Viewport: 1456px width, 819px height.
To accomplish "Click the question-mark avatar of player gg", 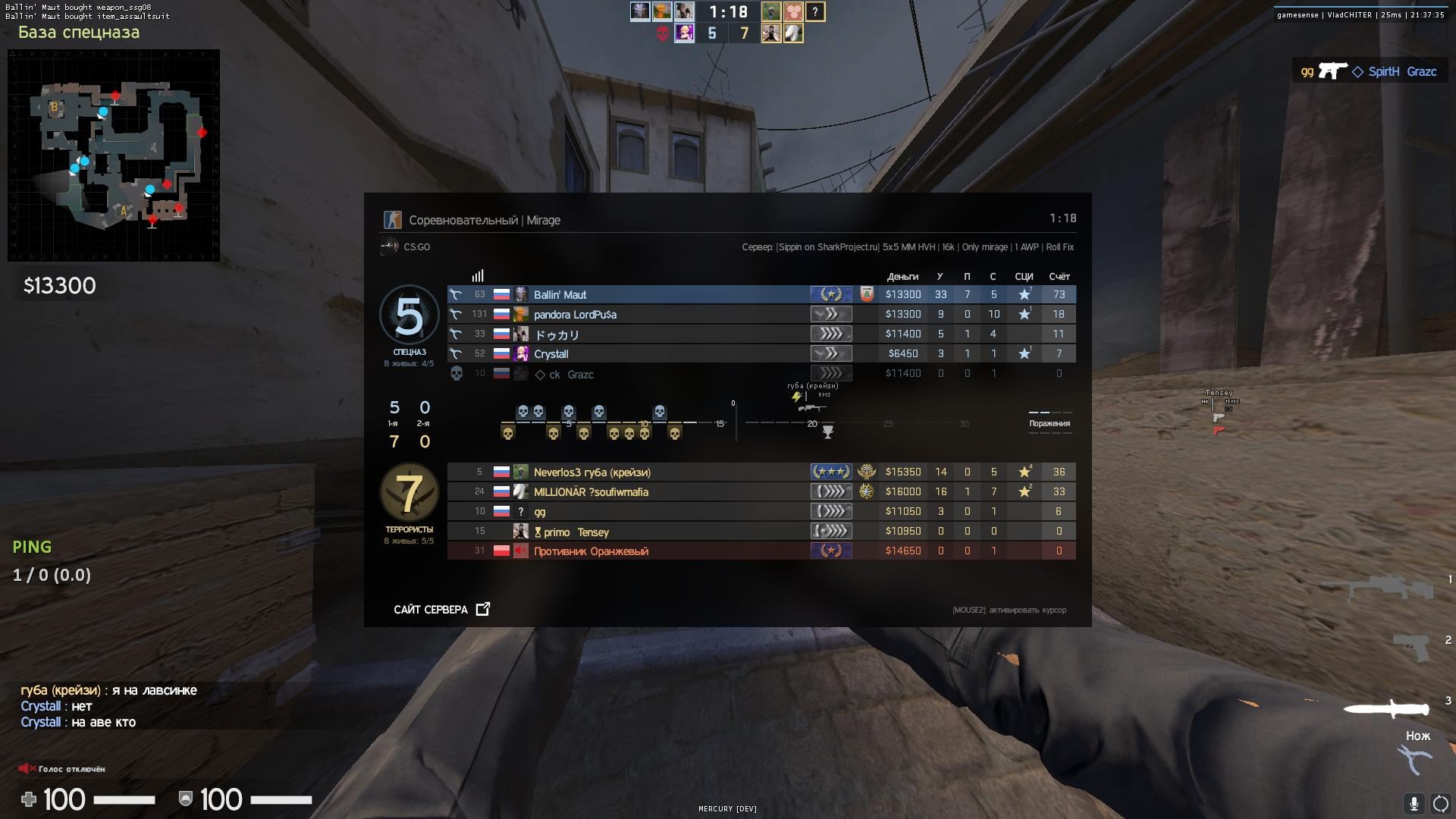I will tap(521, 512).
